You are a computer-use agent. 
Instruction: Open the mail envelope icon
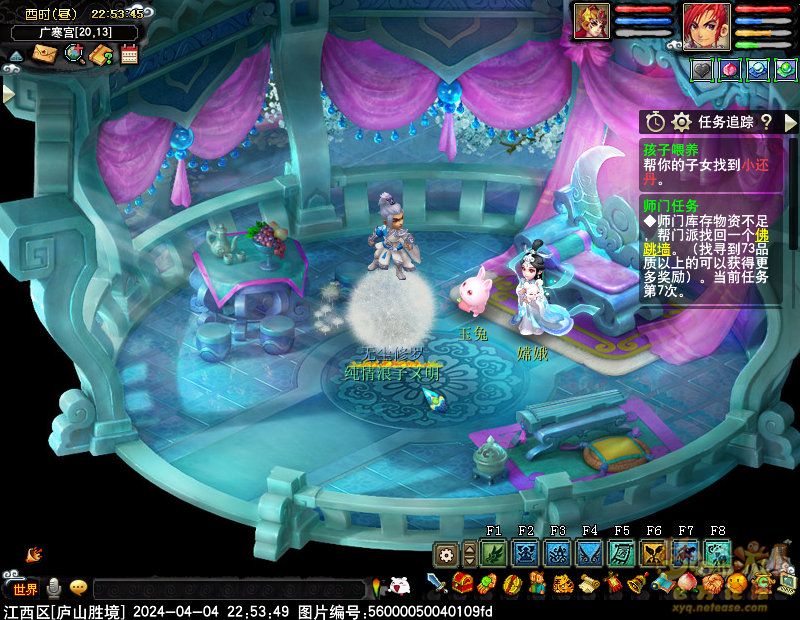pyautogui.click(x=45, y=54)
